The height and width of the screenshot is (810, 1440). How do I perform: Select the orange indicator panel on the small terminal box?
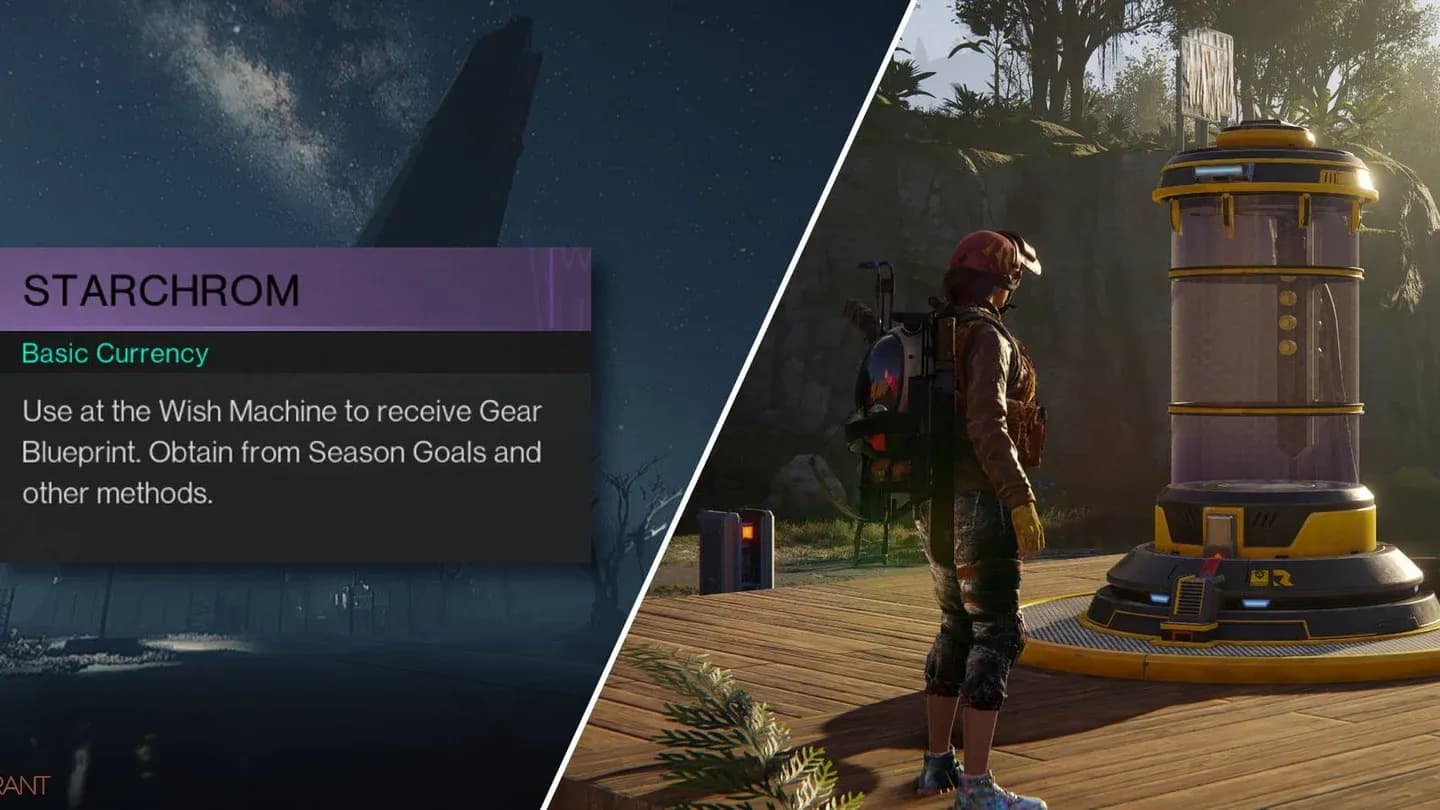pyautogui.click(x=748, y=532)
